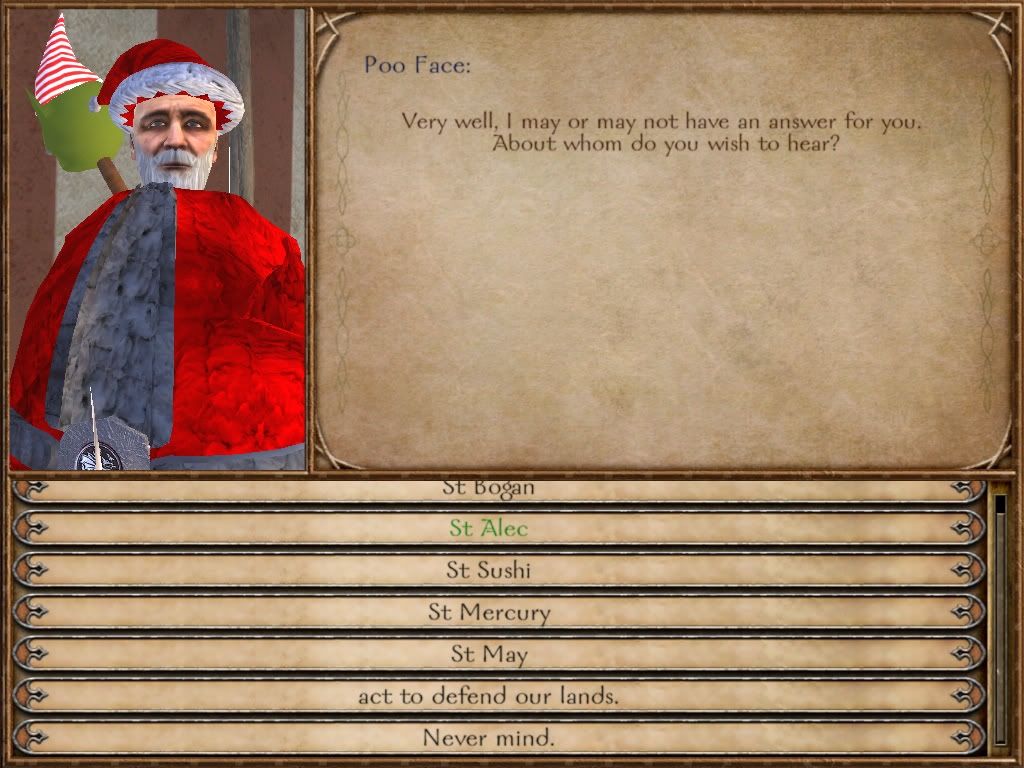Choose the St Bogan option
The width and height of the screenshot is (1024, 768).
point(488,490)
